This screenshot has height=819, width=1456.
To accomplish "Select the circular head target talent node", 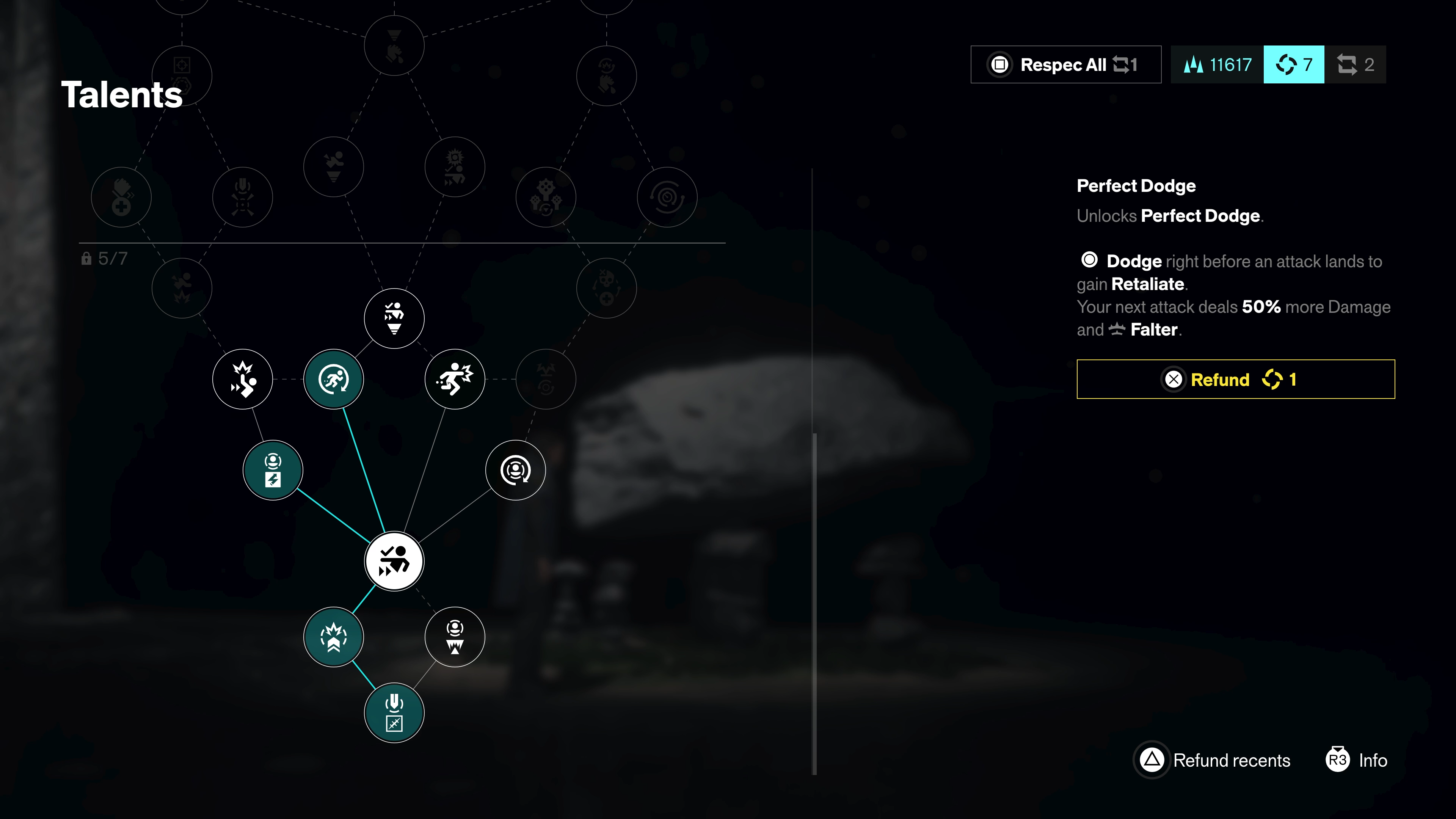I will (515, 470).
